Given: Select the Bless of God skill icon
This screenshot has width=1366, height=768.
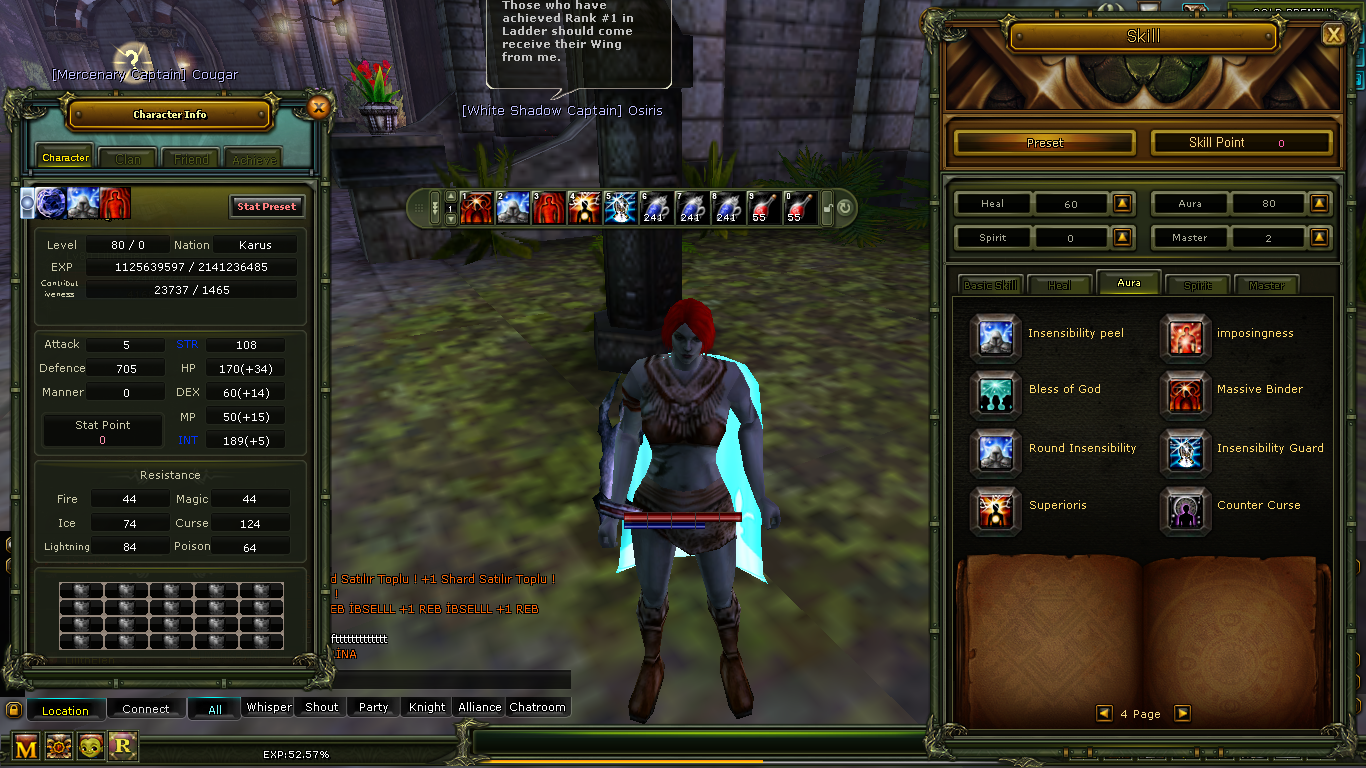Looking at the screenshot, I should click(995, 395).
